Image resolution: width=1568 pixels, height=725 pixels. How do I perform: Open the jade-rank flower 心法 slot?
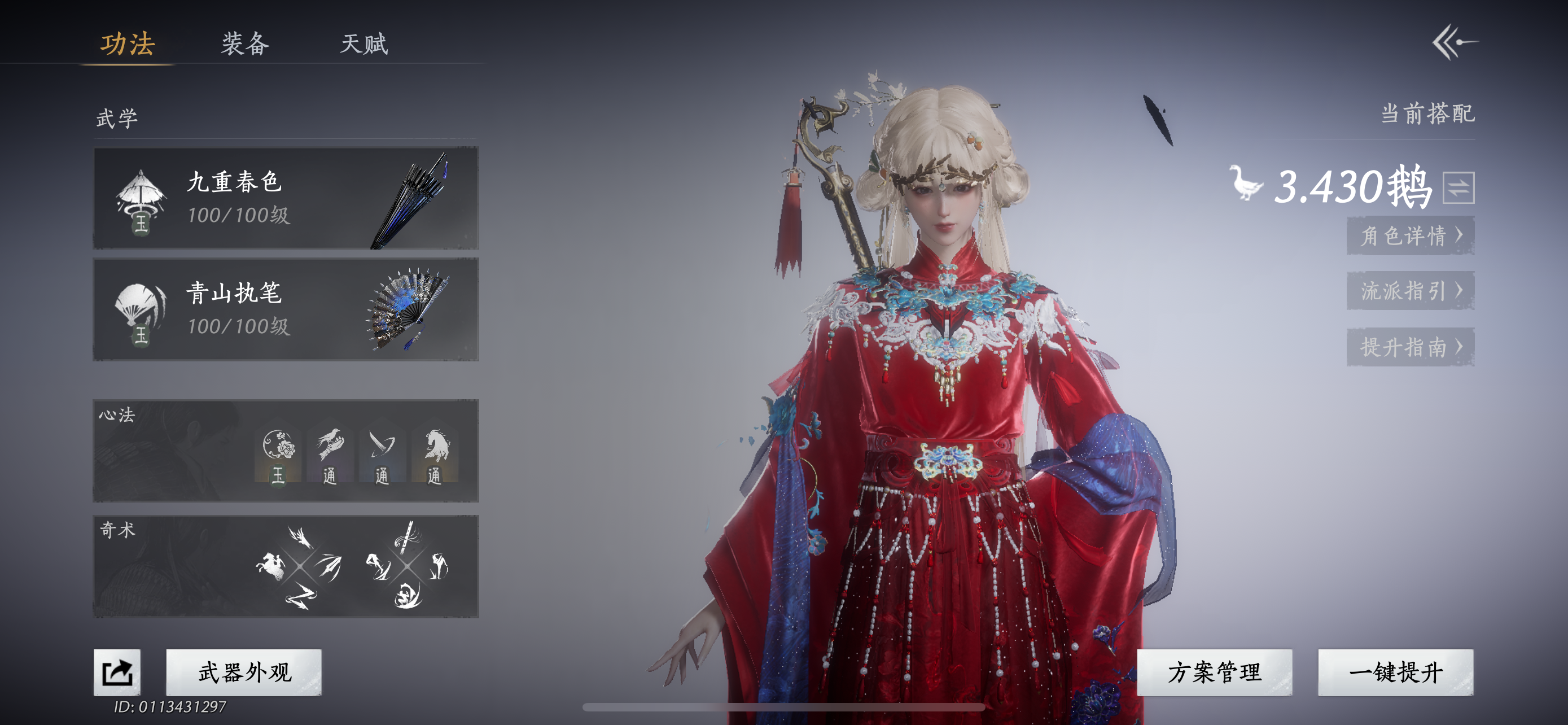(x=279, y=457)
